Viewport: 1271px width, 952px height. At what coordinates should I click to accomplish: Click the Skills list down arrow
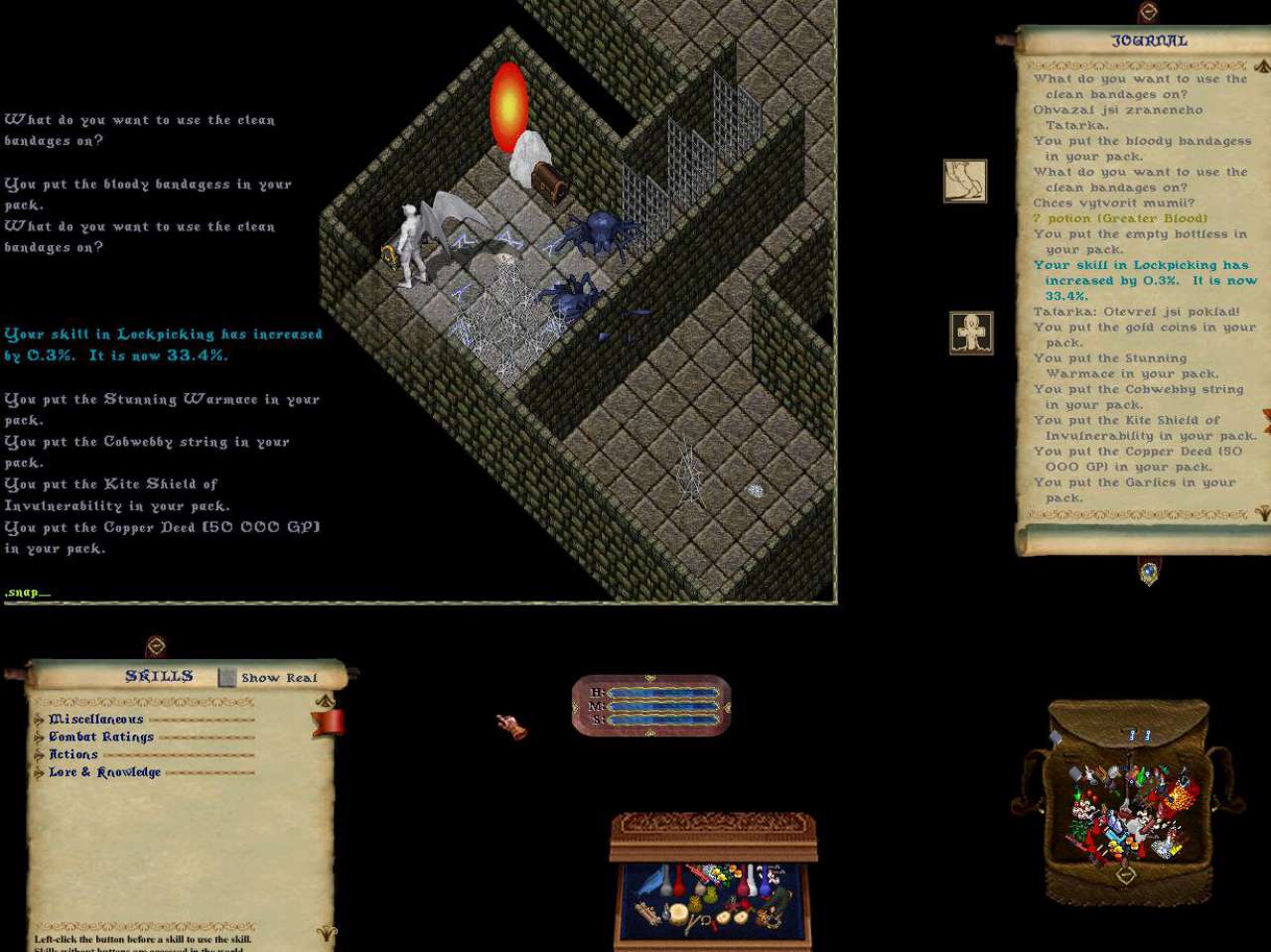coord(325,932)
